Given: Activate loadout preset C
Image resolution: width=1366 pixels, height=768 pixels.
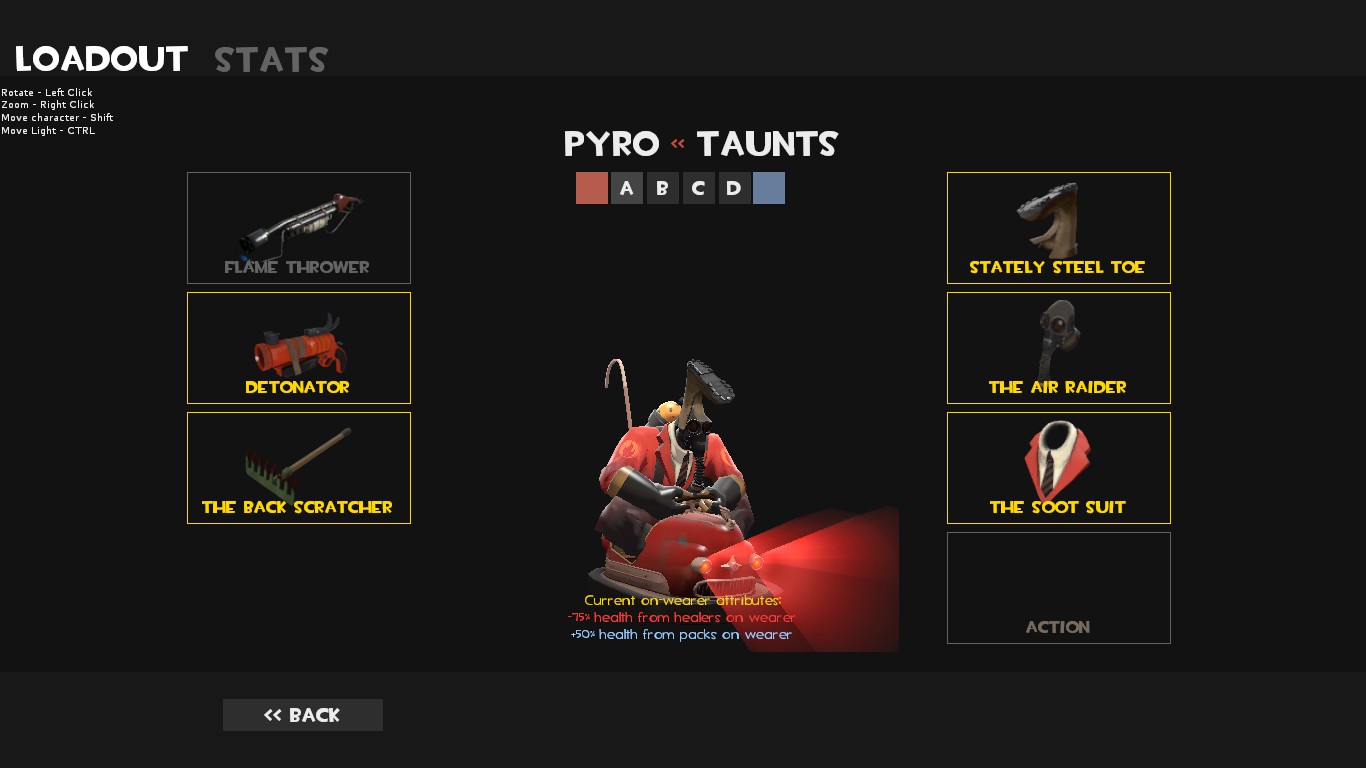Looking at the screenshot, I should 698,188.
